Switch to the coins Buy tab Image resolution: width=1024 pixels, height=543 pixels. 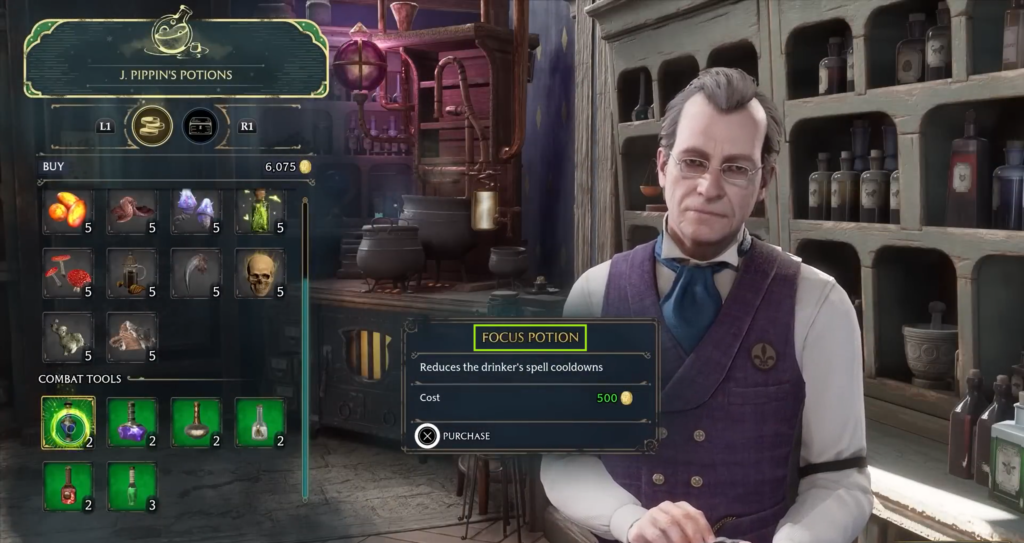(152, 126)
